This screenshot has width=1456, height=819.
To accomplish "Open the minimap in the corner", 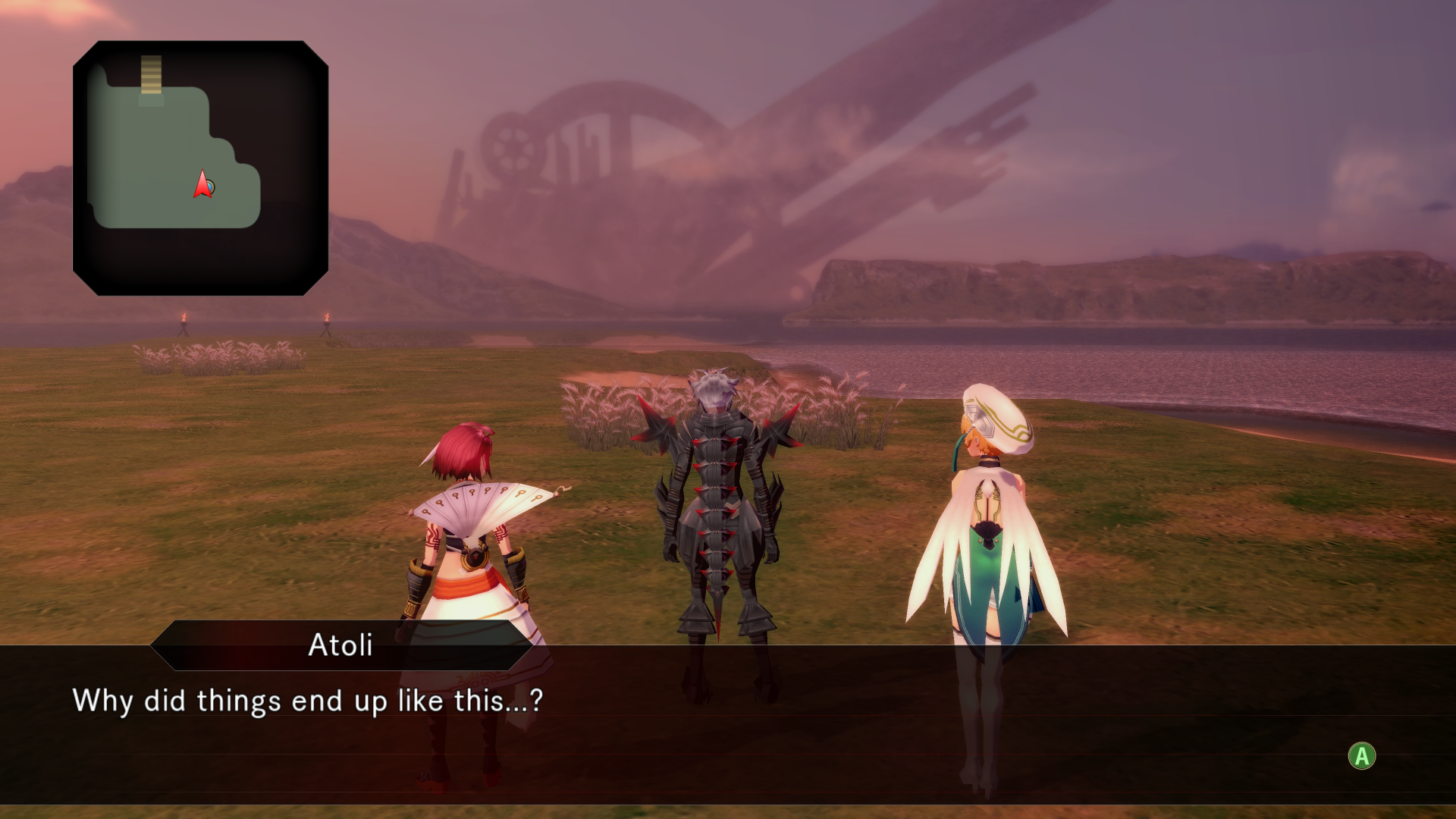I will (x=200, y=168).
